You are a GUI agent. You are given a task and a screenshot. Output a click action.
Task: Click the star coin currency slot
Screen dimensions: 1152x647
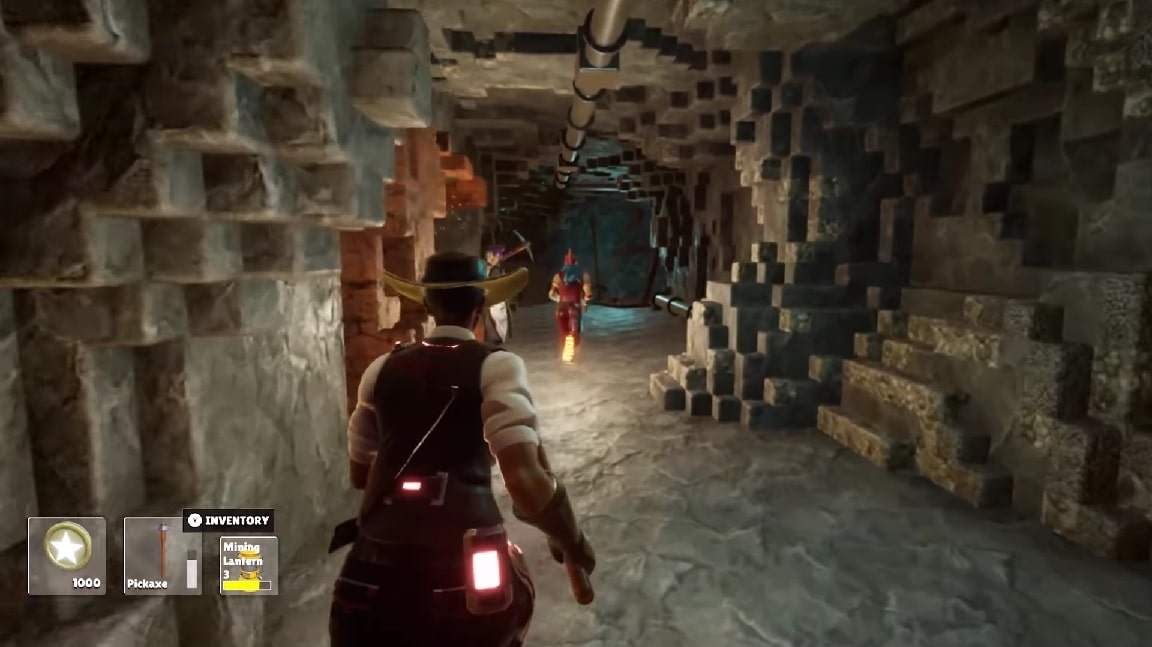coord(67,555)
